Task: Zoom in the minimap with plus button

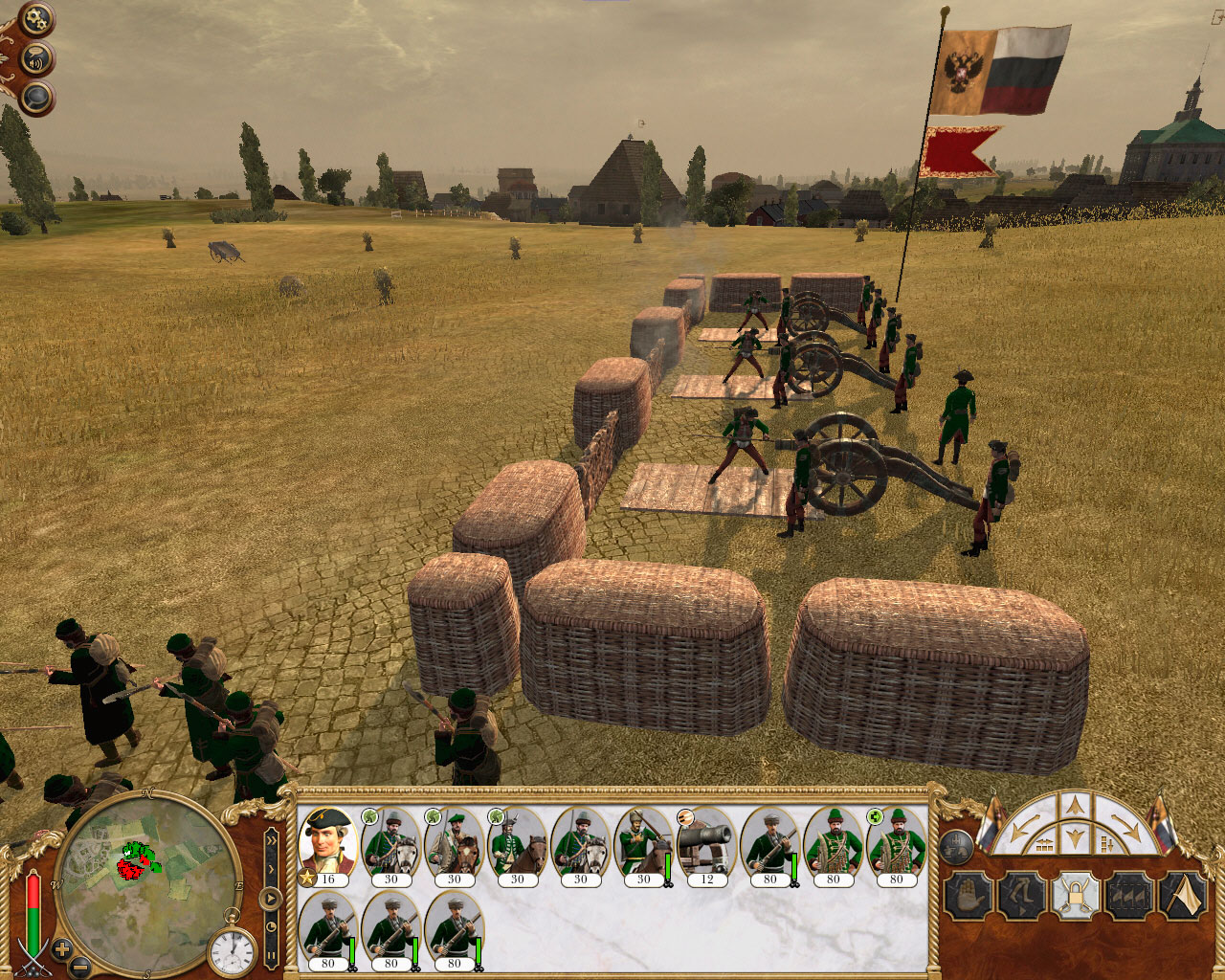Action: tap(62, 950)
